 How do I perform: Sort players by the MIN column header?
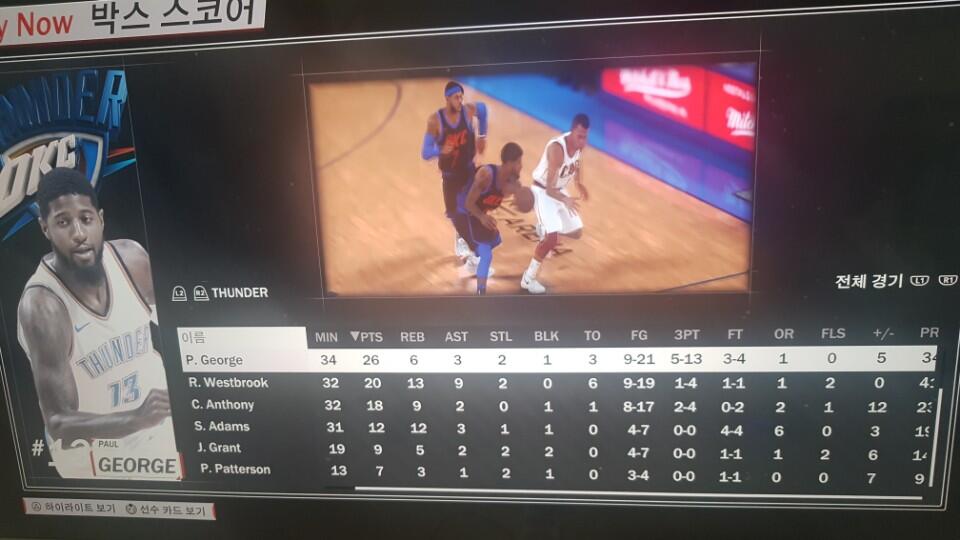pos(327,337)
